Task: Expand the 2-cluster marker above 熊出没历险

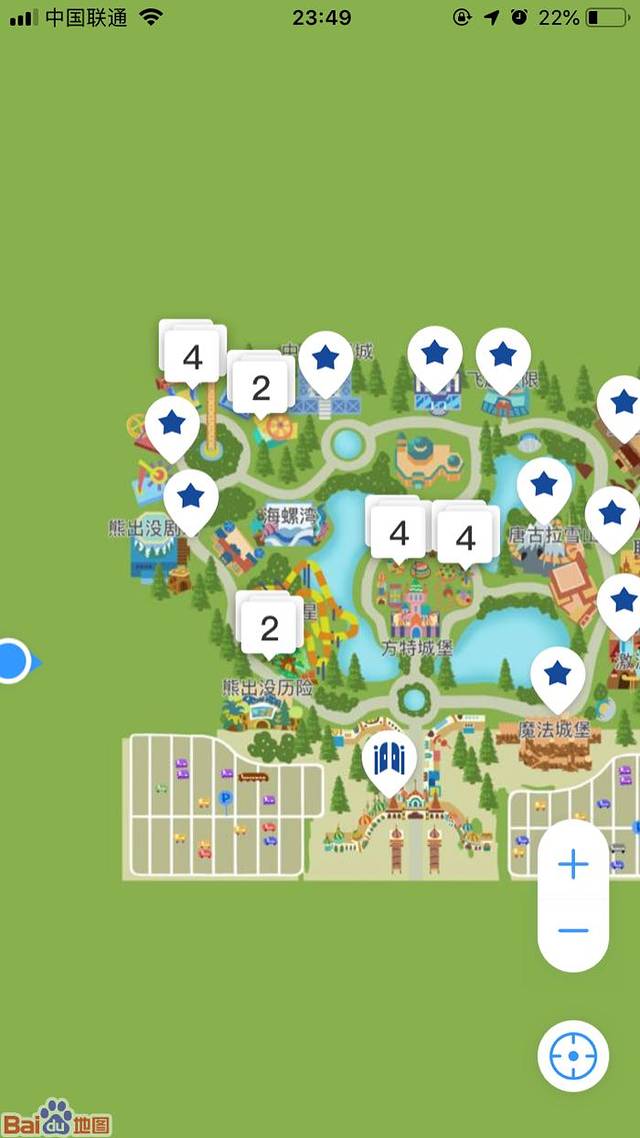Action: tap(269, 628)
